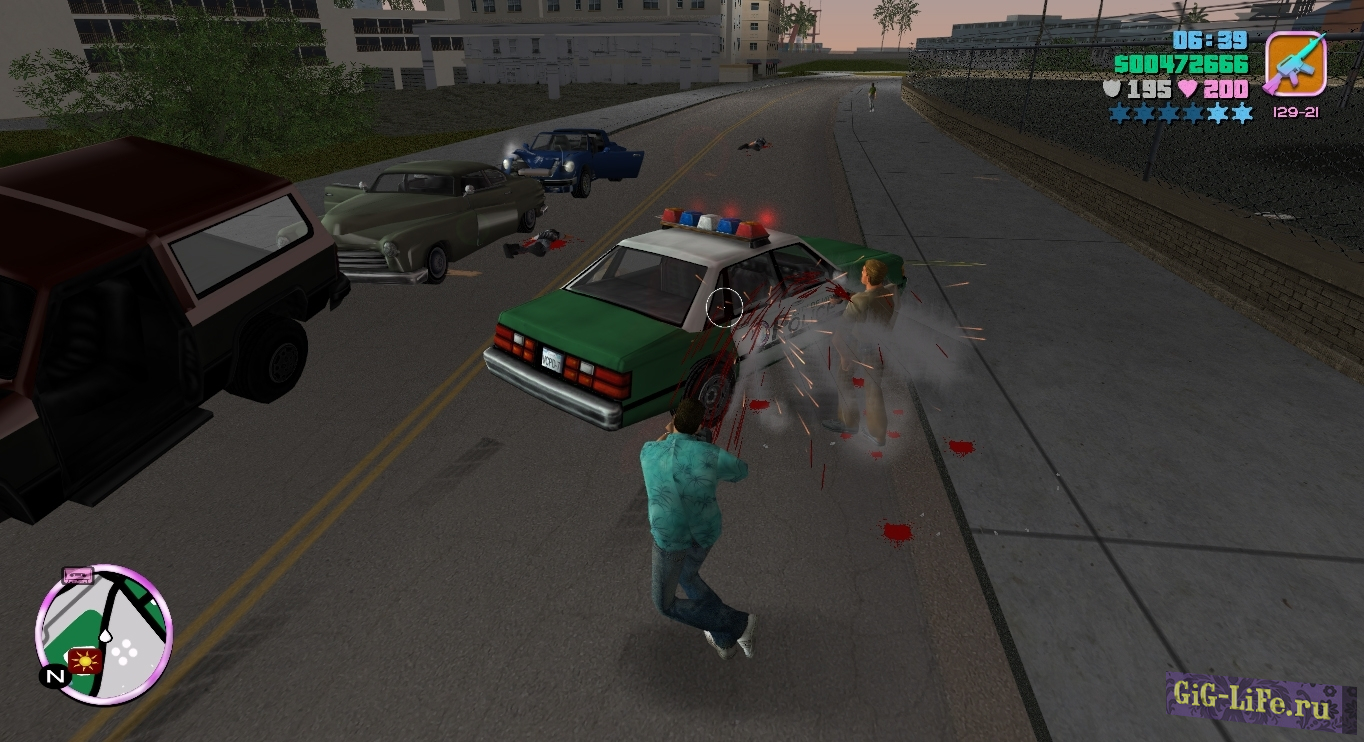Click the pink health heart icon
Image resolution: width=1364 pixels, height=742 pixels.
pyautogui.click(x=1188, y=89)
